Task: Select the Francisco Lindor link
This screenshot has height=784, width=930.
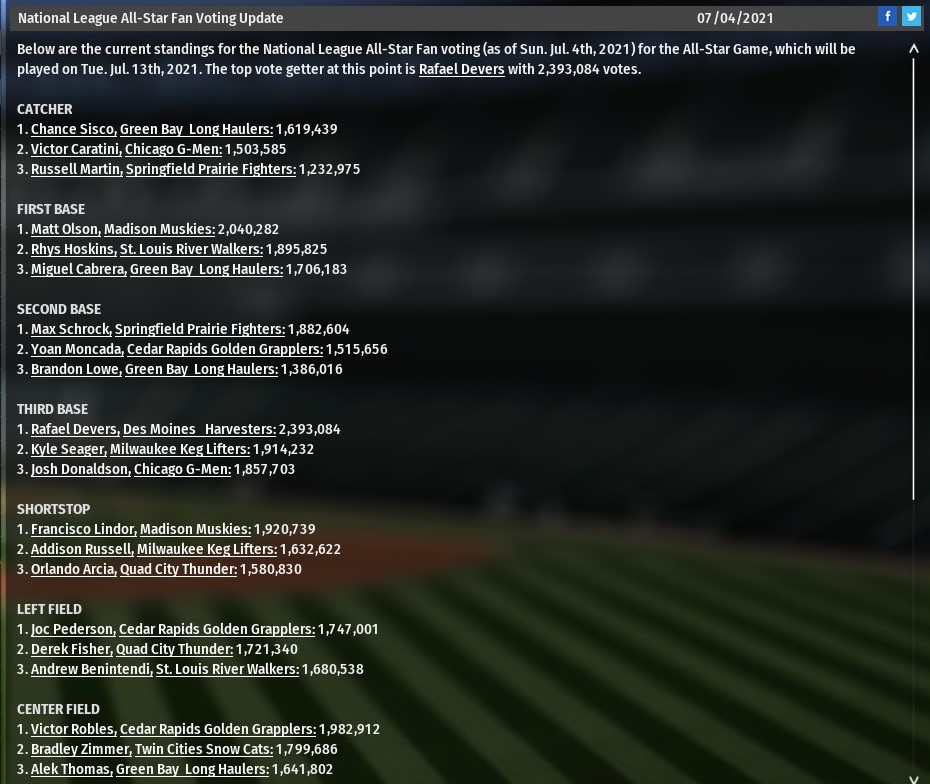Action: tap(84, 529)
